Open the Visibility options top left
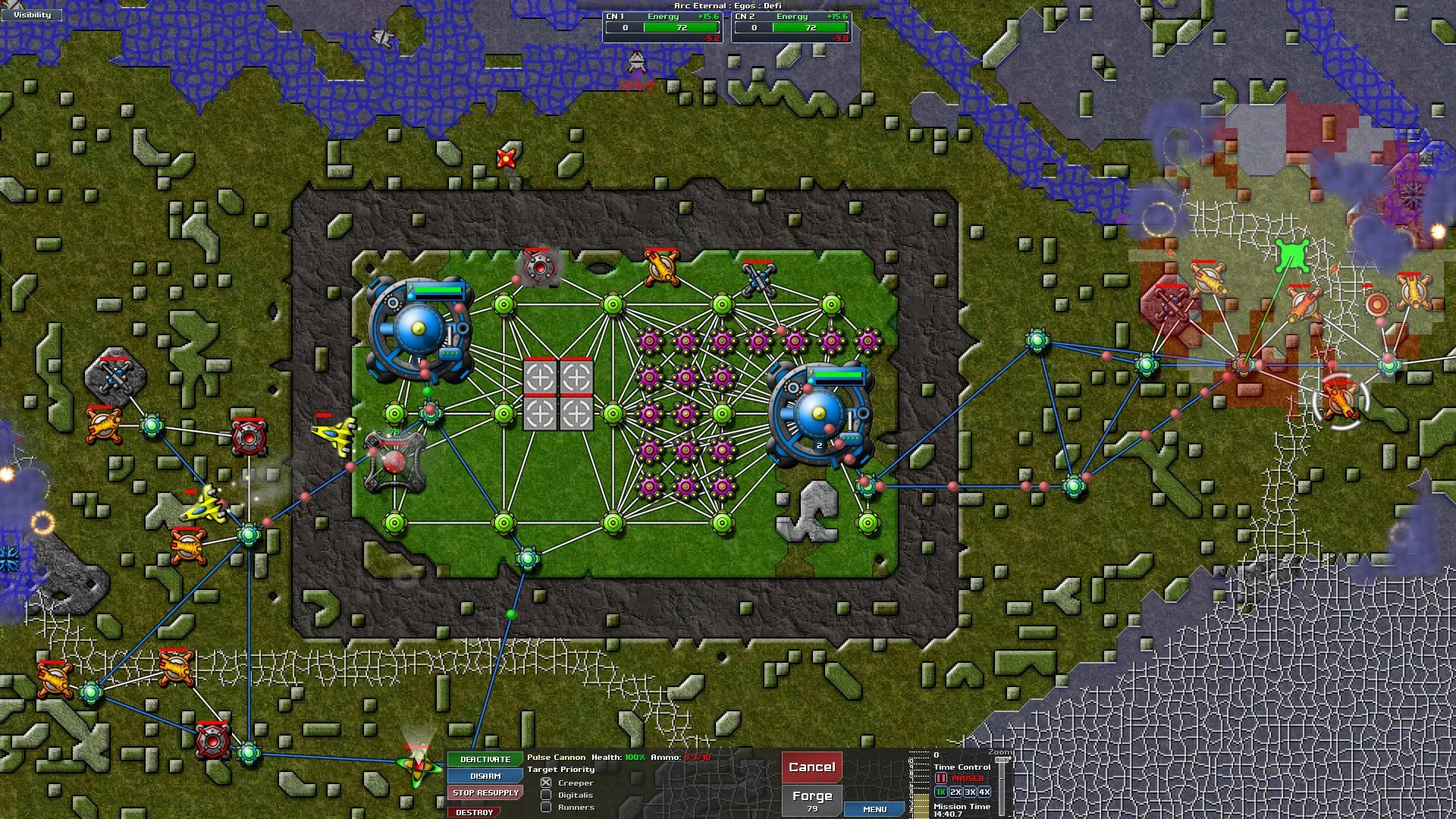 coord(30,14)
